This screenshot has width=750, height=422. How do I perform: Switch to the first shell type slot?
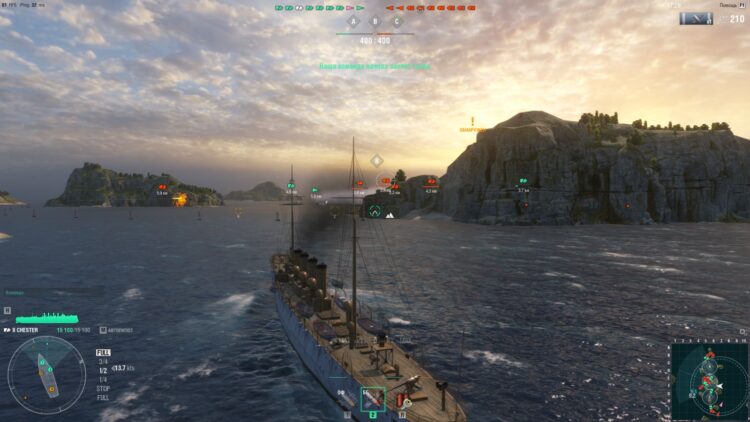pos(346,399)
